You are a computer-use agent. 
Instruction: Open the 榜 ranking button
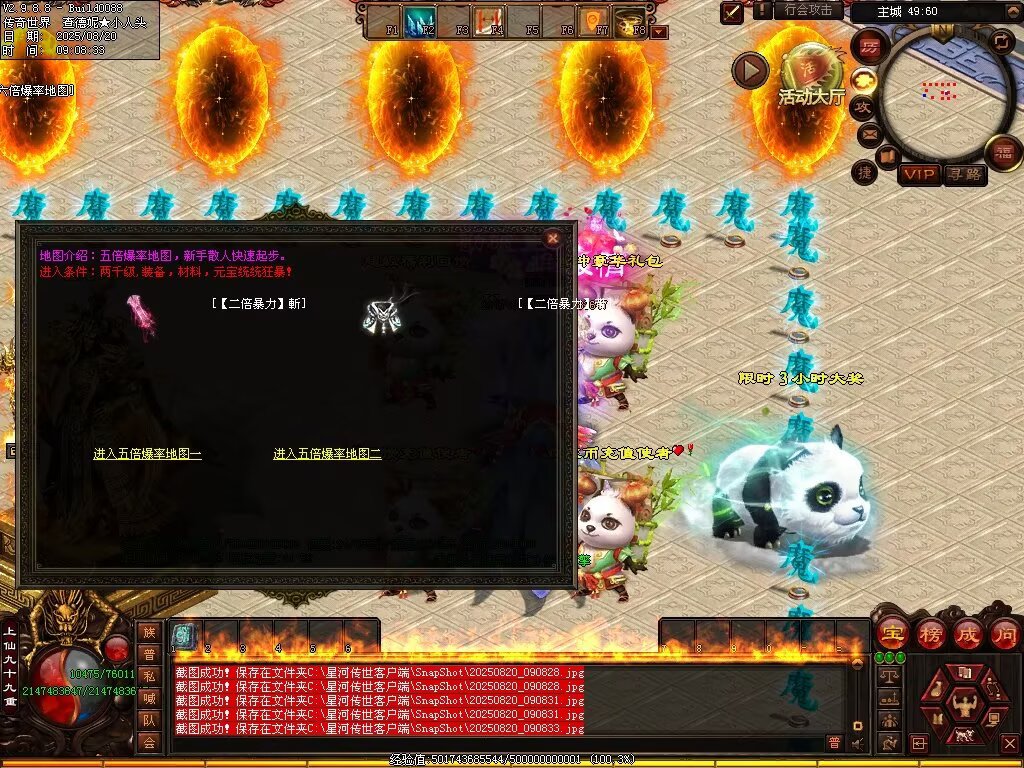pos(931,633)
